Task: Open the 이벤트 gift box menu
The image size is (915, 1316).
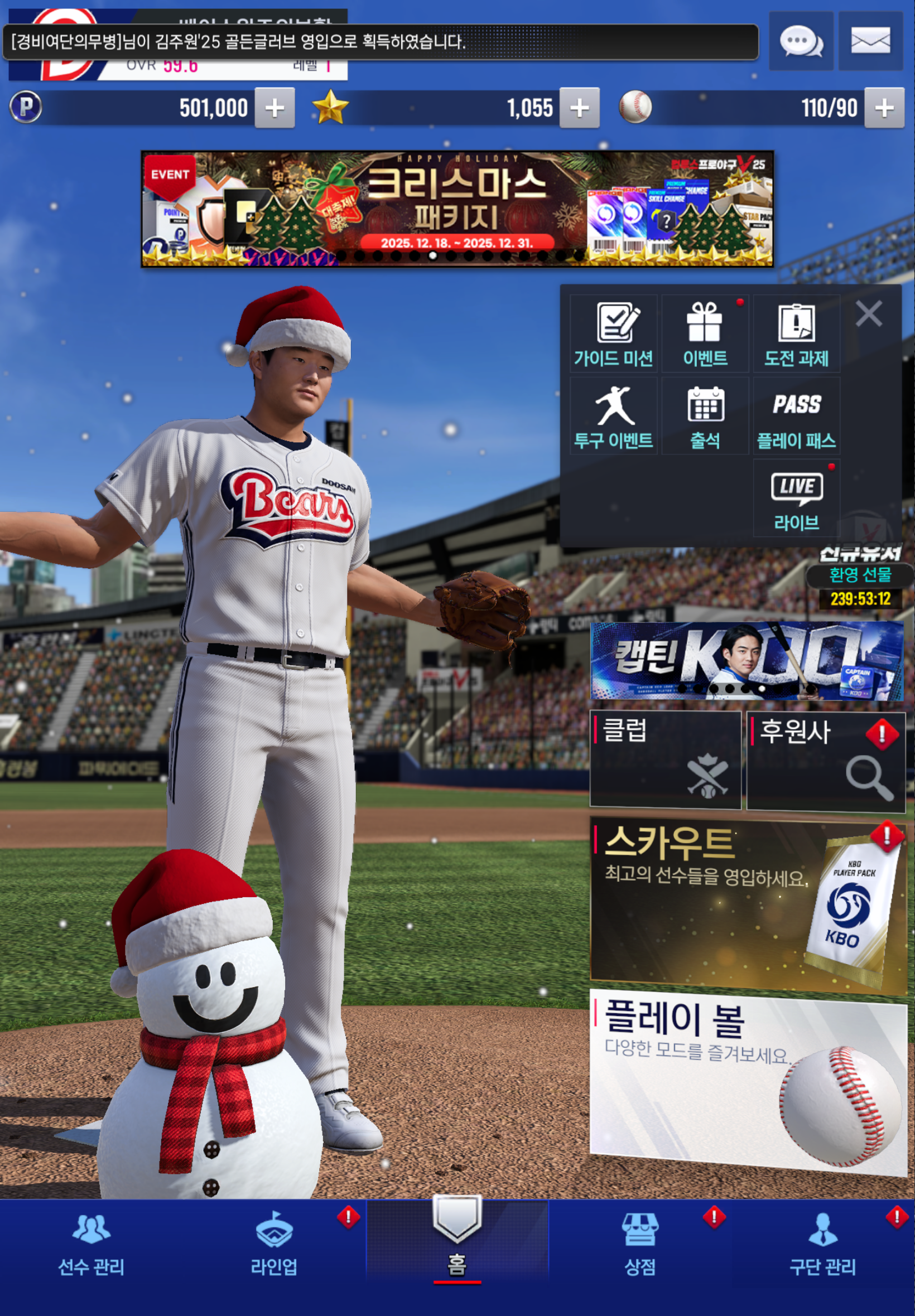Action: click(705, 335)
